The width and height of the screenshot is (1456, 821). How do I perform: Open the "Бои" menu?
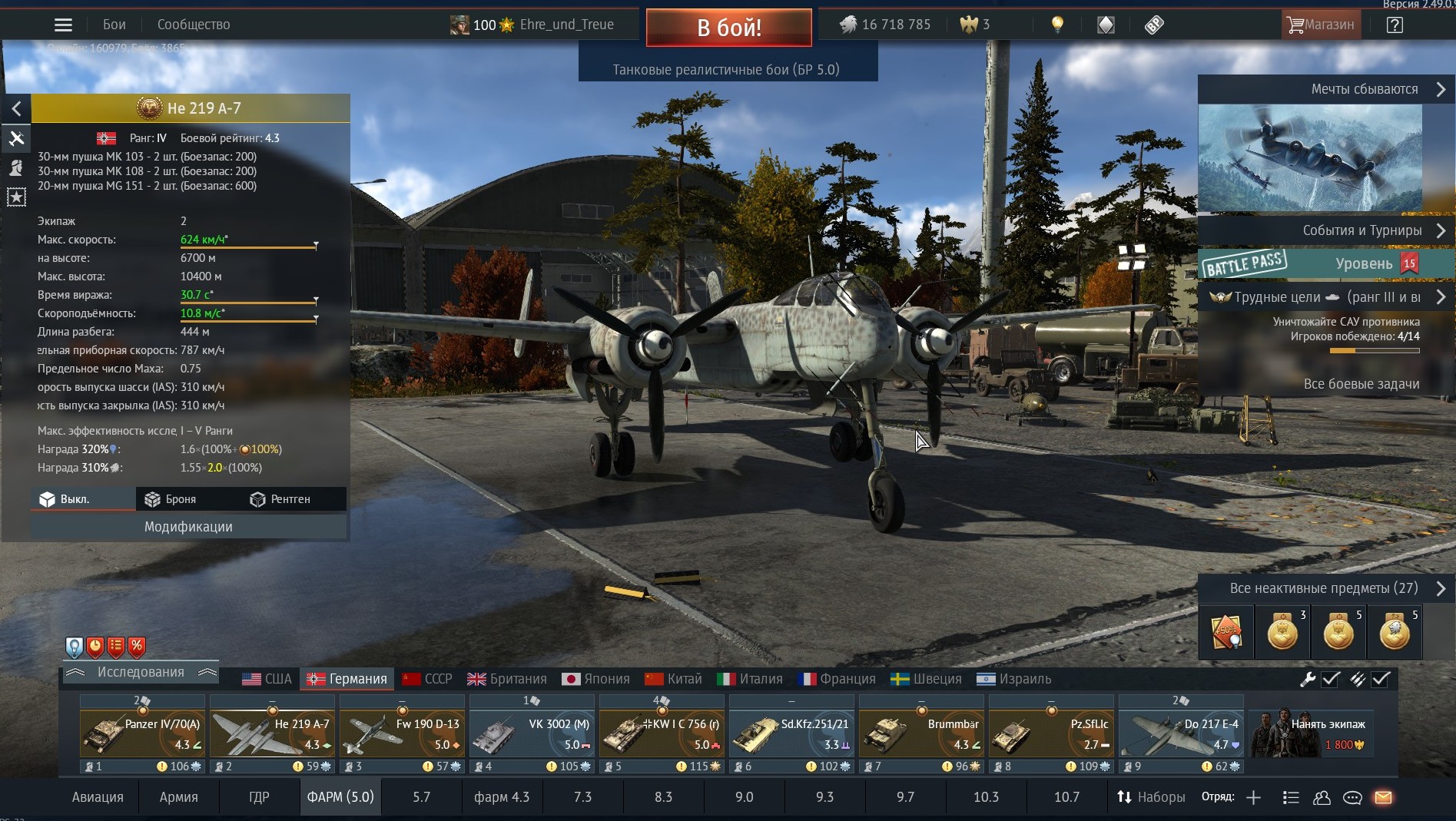coord(114,25)
